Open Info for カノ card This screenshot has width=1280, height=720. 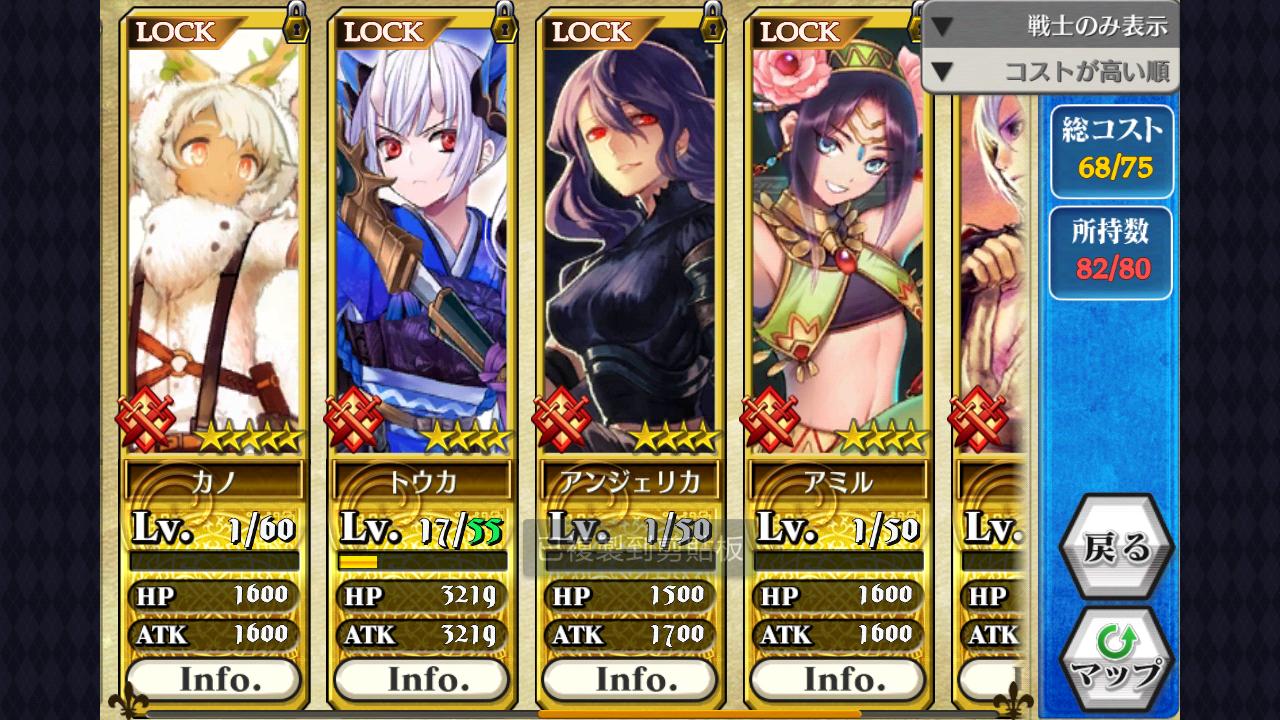click(x=214, y=679)
